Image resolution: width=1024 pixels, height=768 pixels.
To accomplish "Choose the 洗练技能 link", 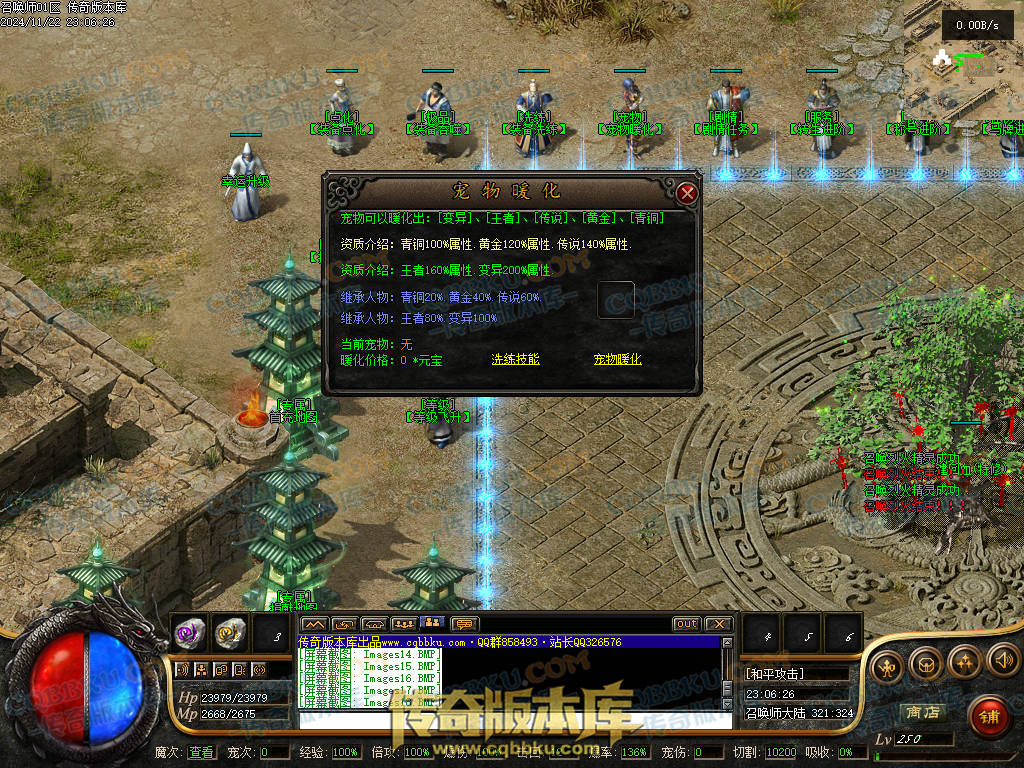I will pyautogui.click(x=515, y=359).
